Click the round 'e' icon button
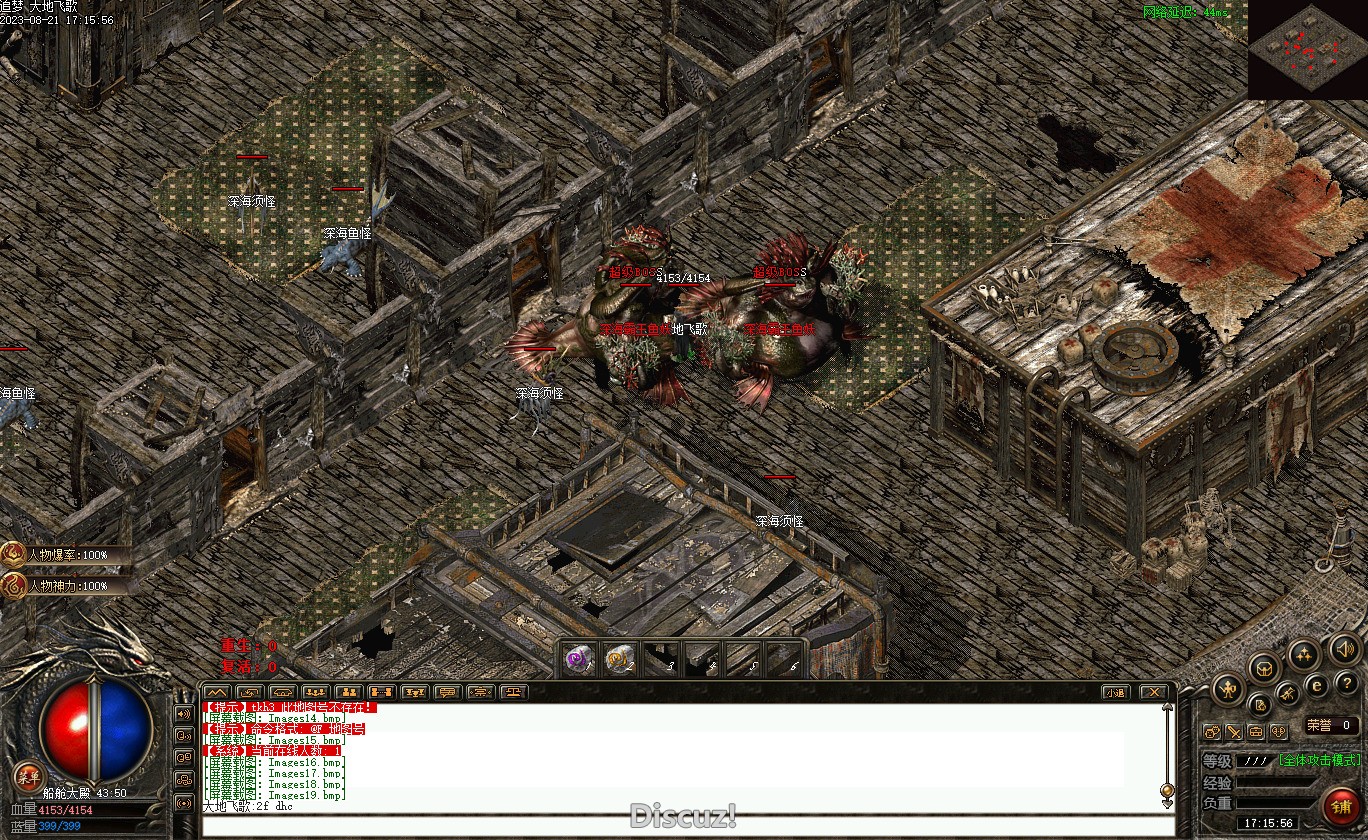The image size is (1368, 840). (x=1317, y=685)
